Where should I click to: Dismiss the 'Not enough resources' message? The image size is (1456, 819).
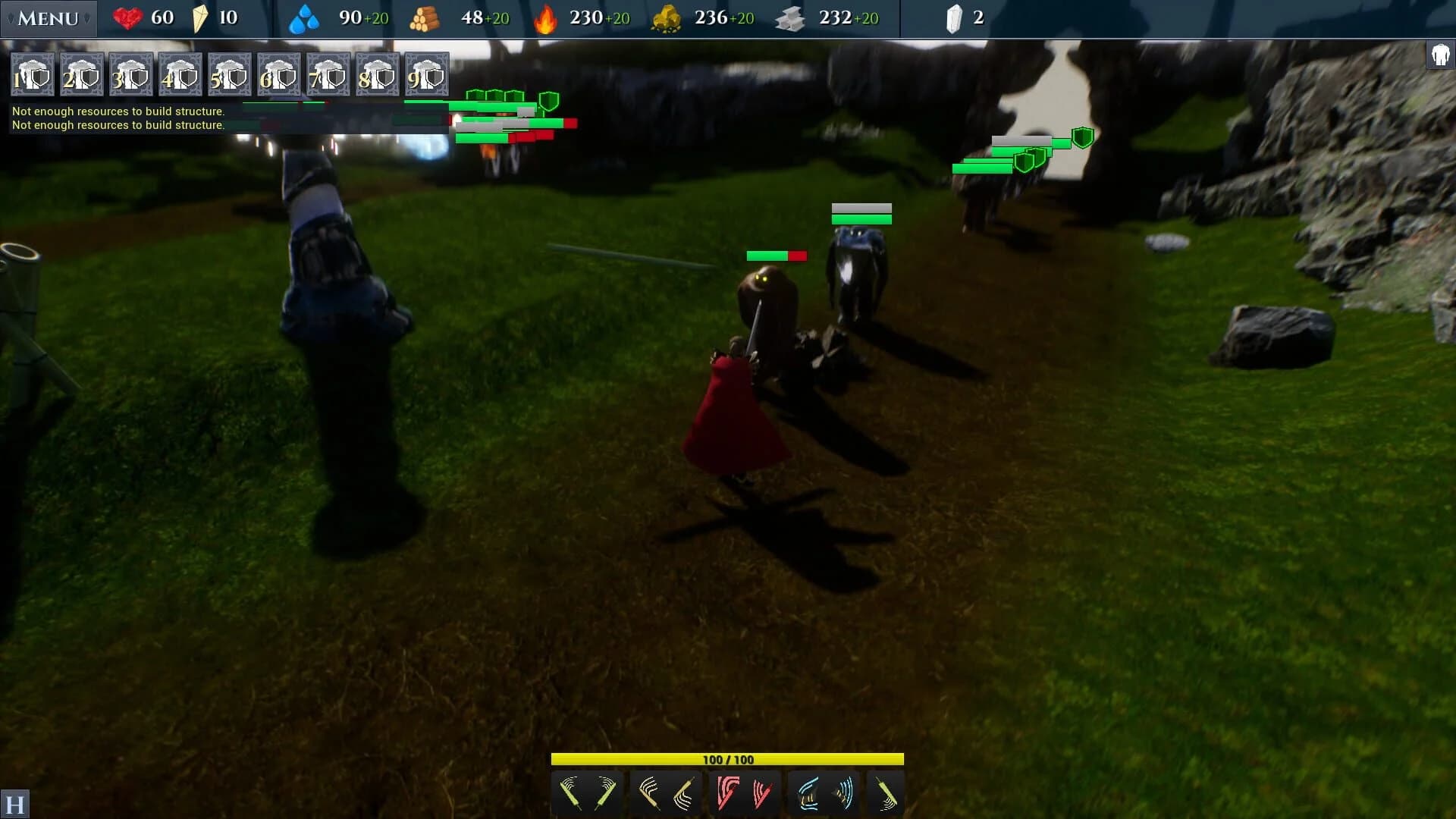[118, 111]
